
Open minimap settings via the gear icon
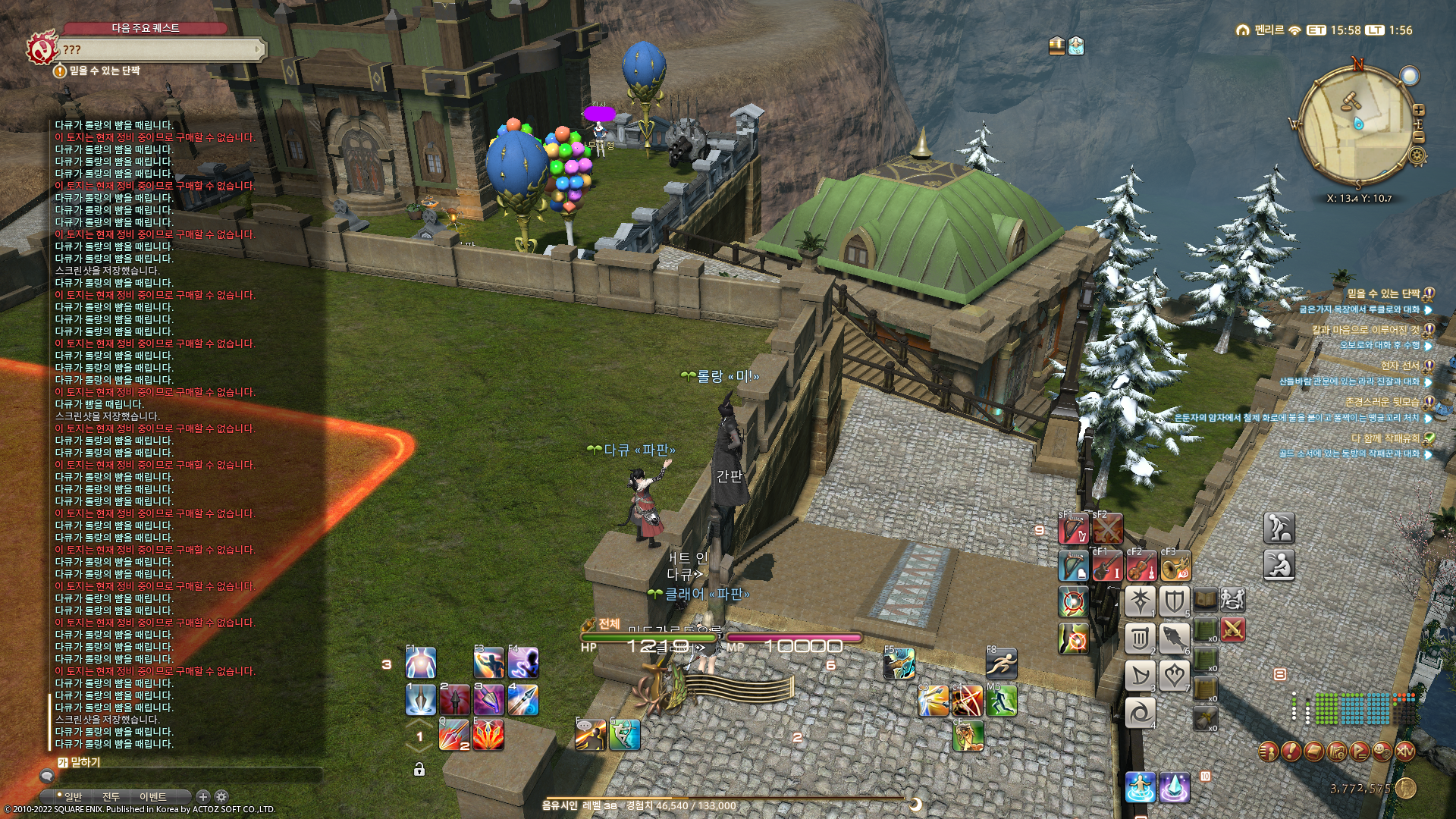click(x=1417, y=156)
